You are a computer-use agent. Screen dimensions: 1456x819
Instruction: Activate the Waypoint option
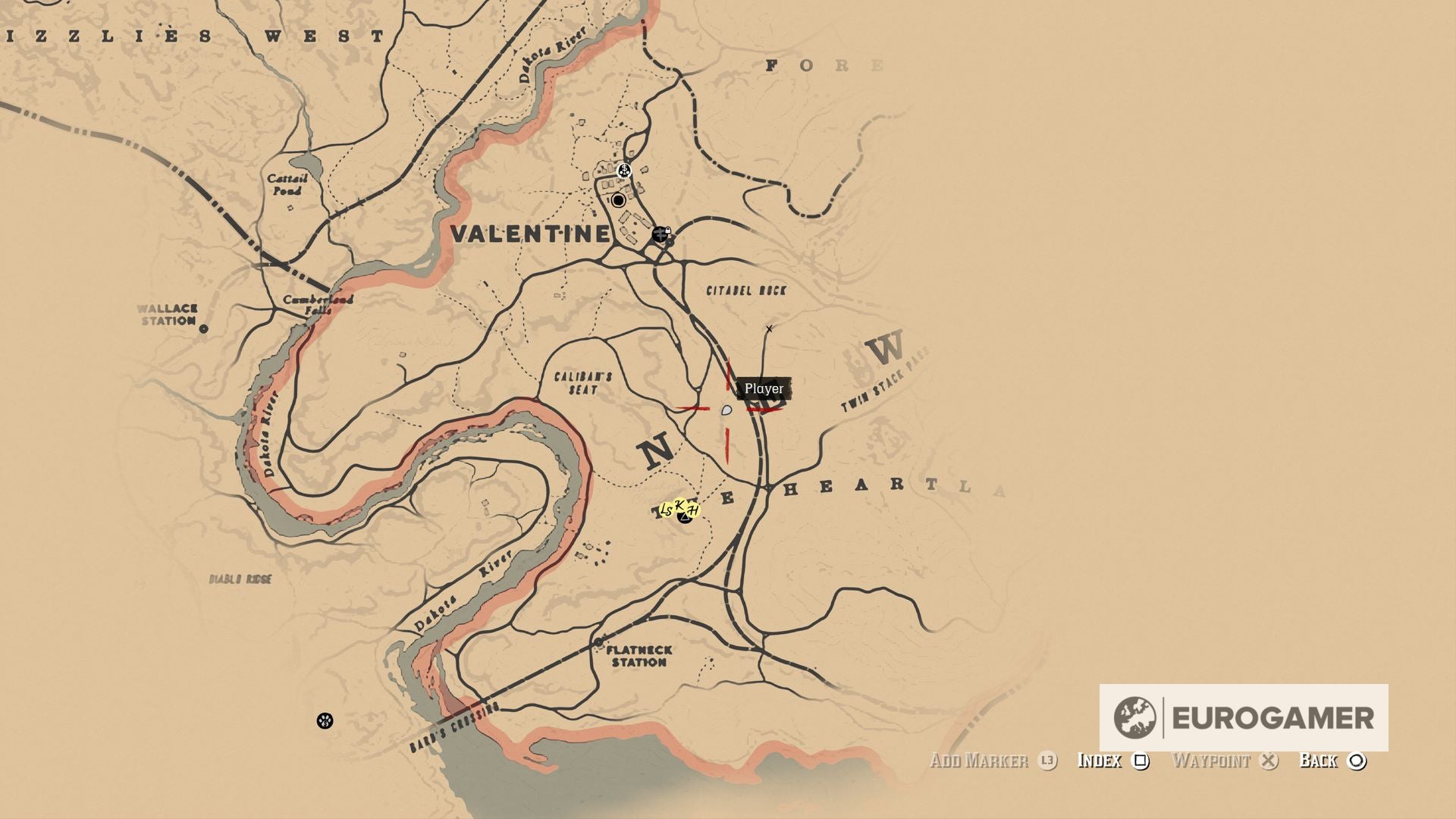click(1211, 761)
